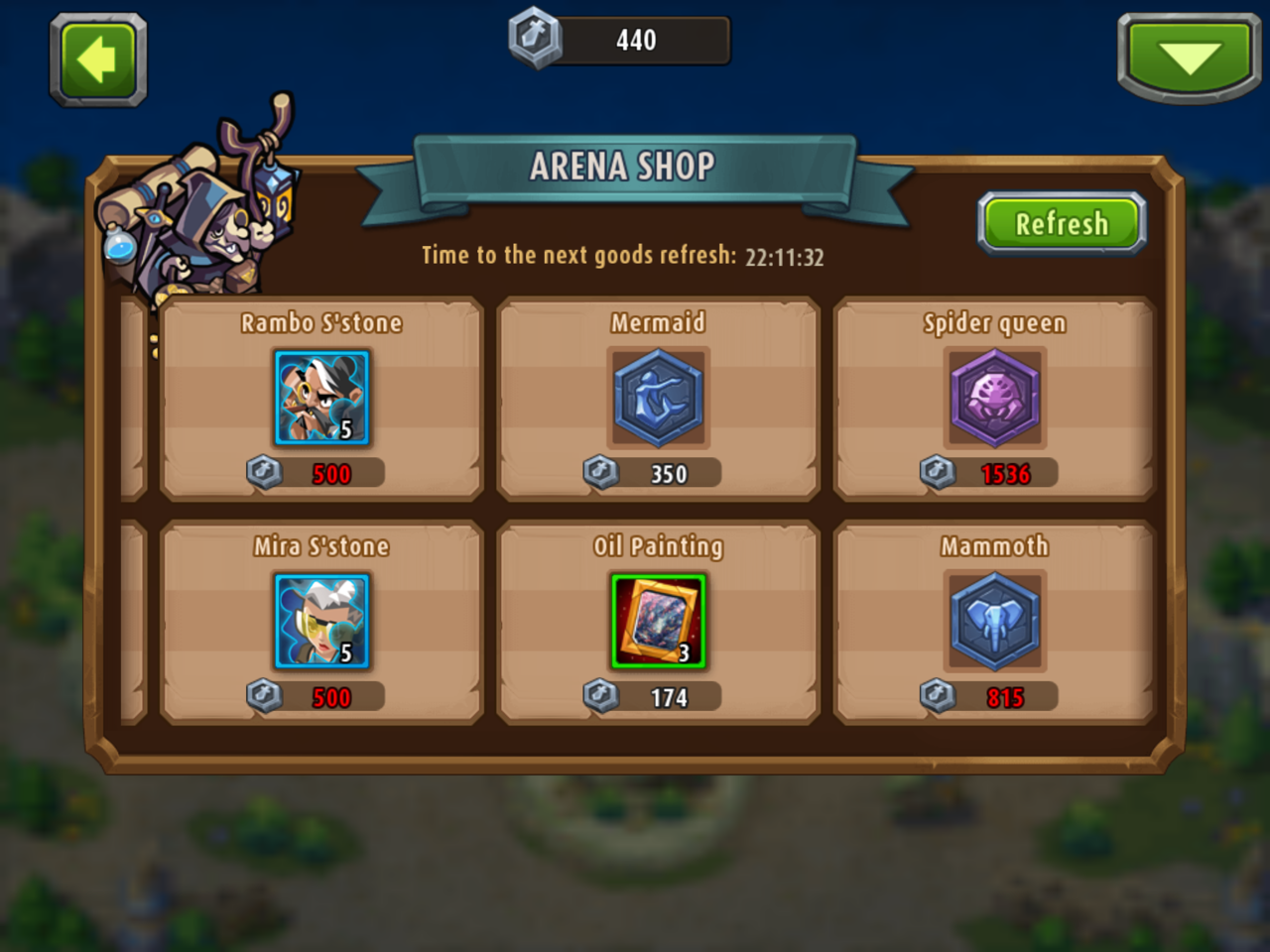
Task: Choose the Spider queen emblem
Action: pos(994,399)
